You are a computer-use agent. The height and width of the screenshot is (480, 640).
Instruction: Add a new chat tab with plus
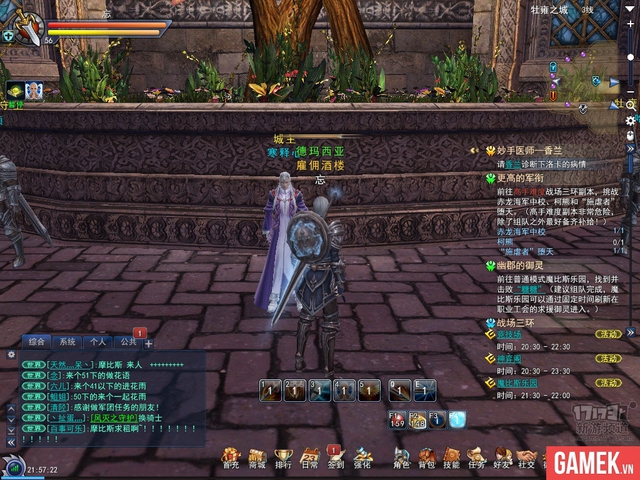point(149,343)
